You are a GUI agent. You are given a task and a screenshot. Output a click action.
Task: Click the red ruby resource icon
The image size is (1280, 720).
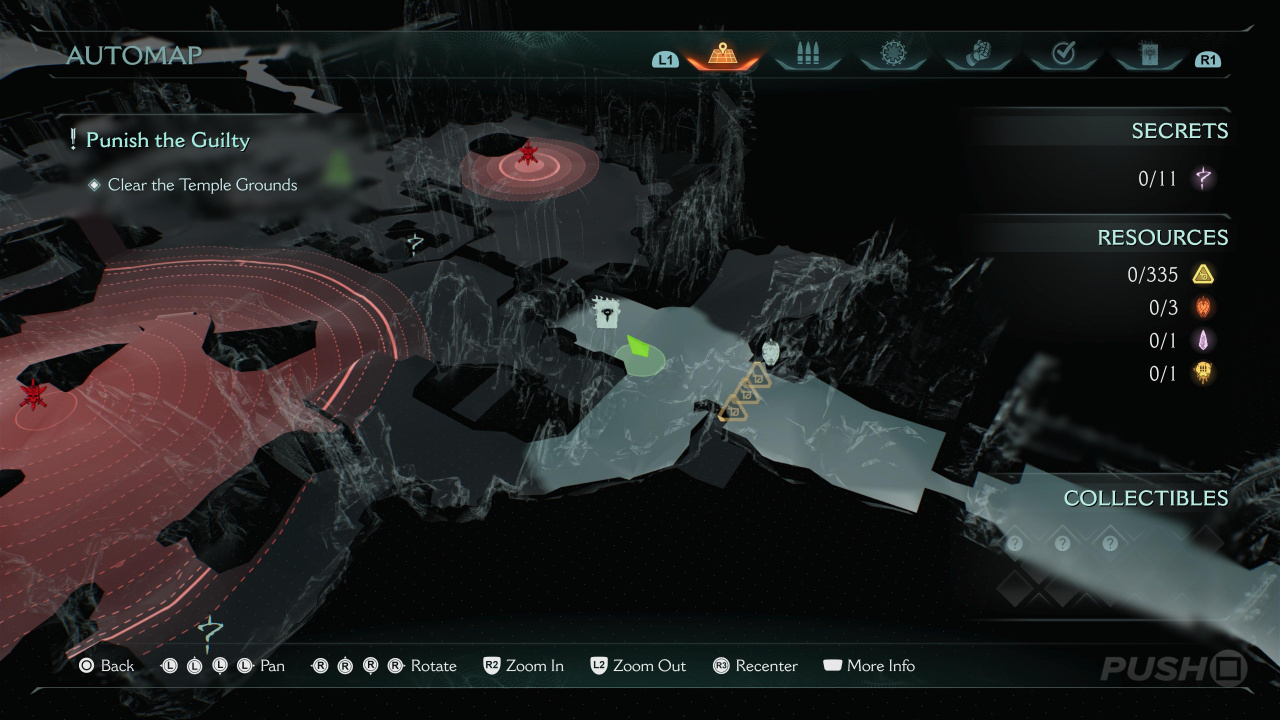coord(1203,307)
